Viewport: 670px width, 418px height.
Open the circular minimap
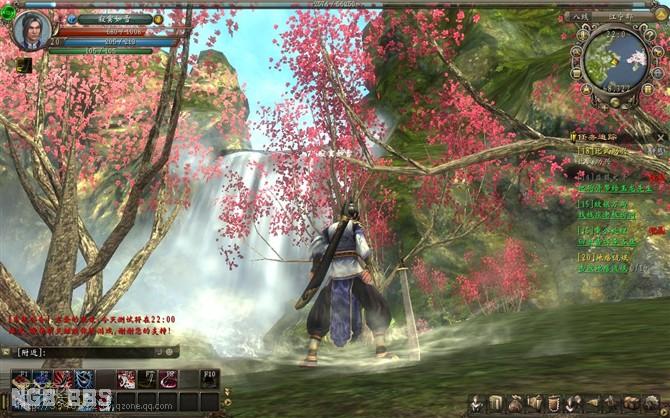click(x=617, y=59)
